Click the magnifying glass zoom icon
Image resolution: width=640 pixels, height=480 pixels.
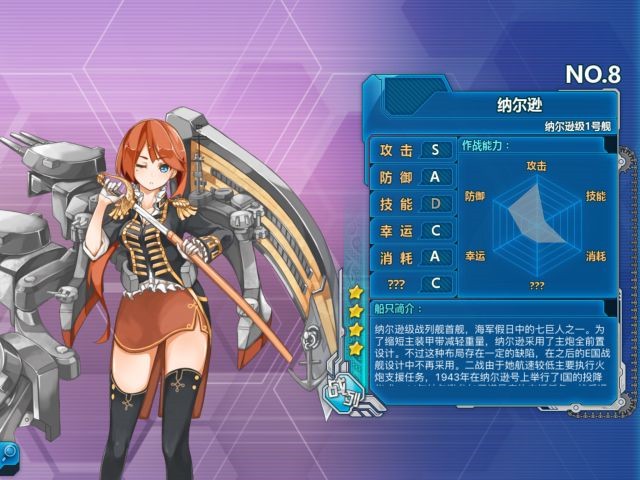(8, 453)
